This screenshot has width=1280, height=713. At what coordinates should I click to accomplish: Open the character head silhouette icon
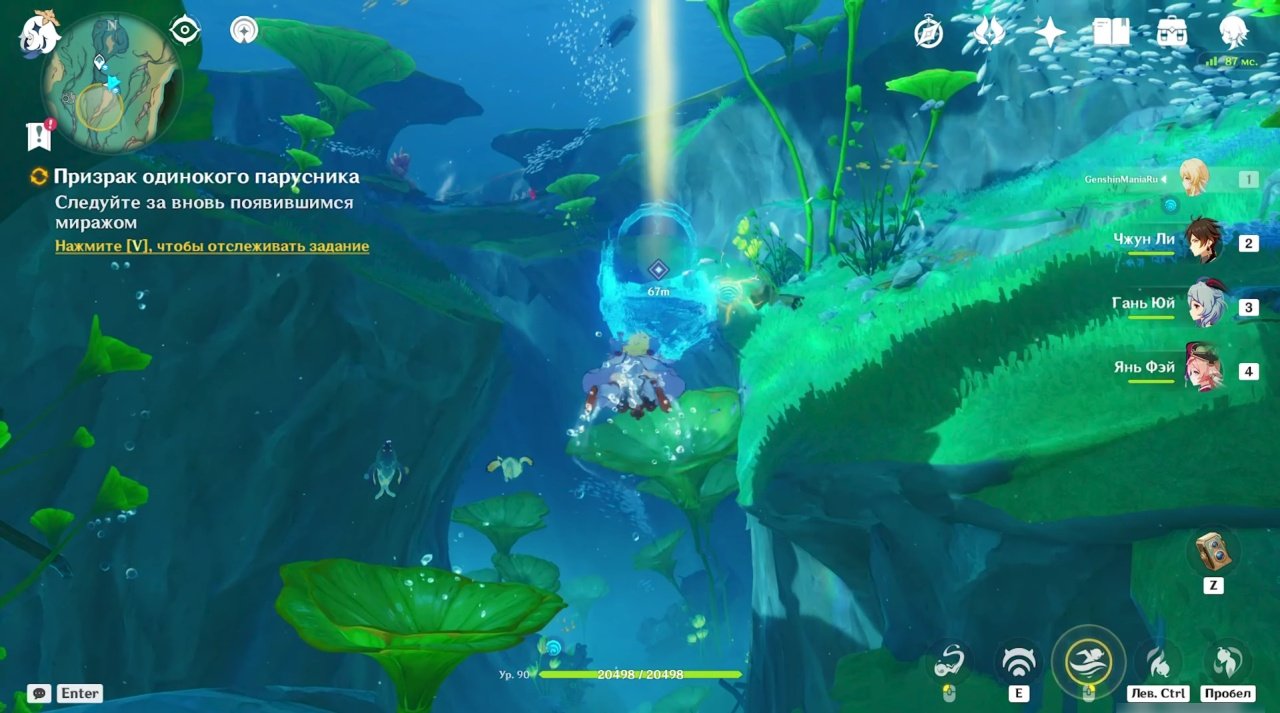coord(1233,33)
